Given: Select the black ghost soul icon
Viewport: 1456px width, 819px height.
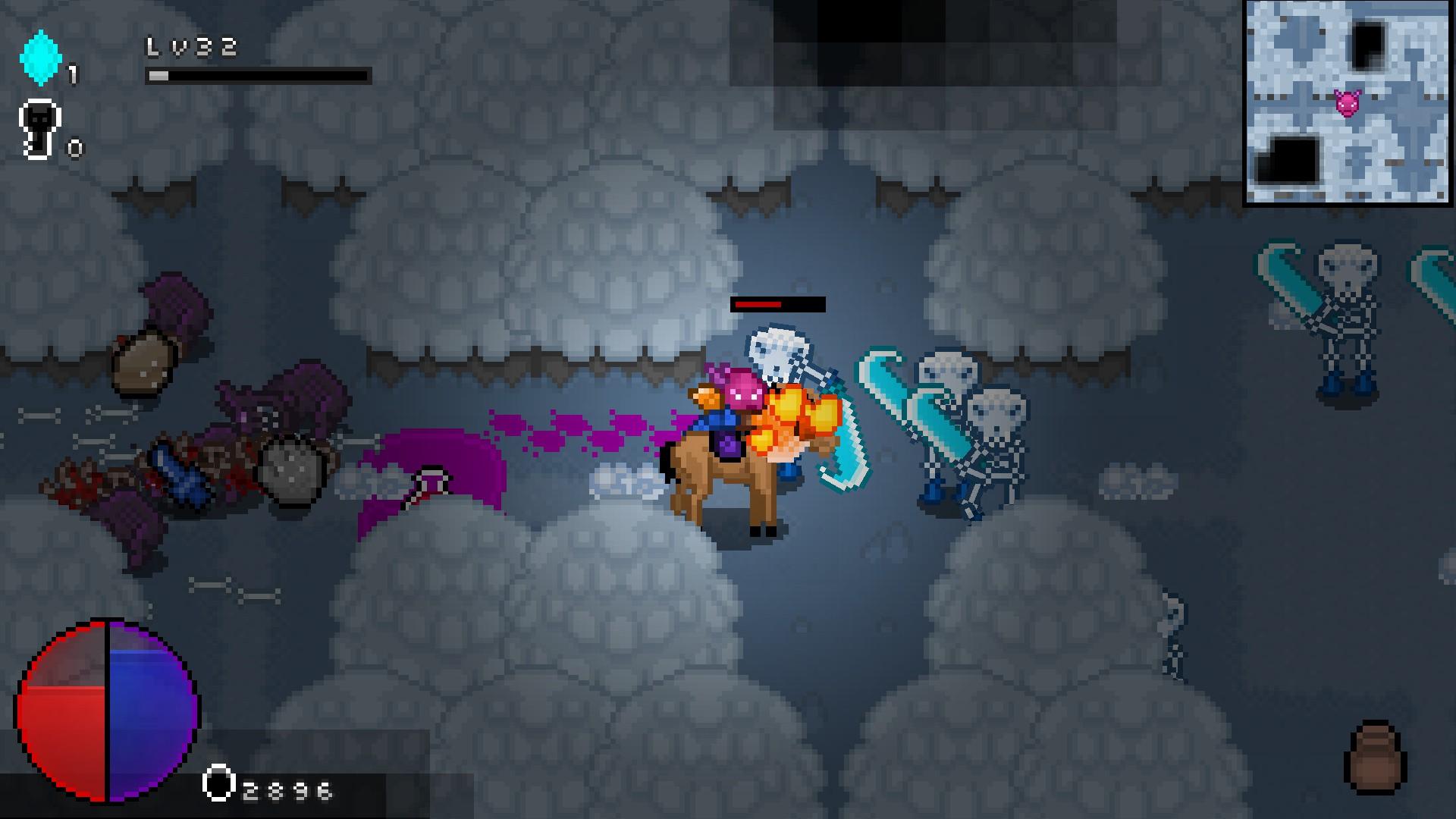Looking at the screenshot, I should tap(39, 127).
